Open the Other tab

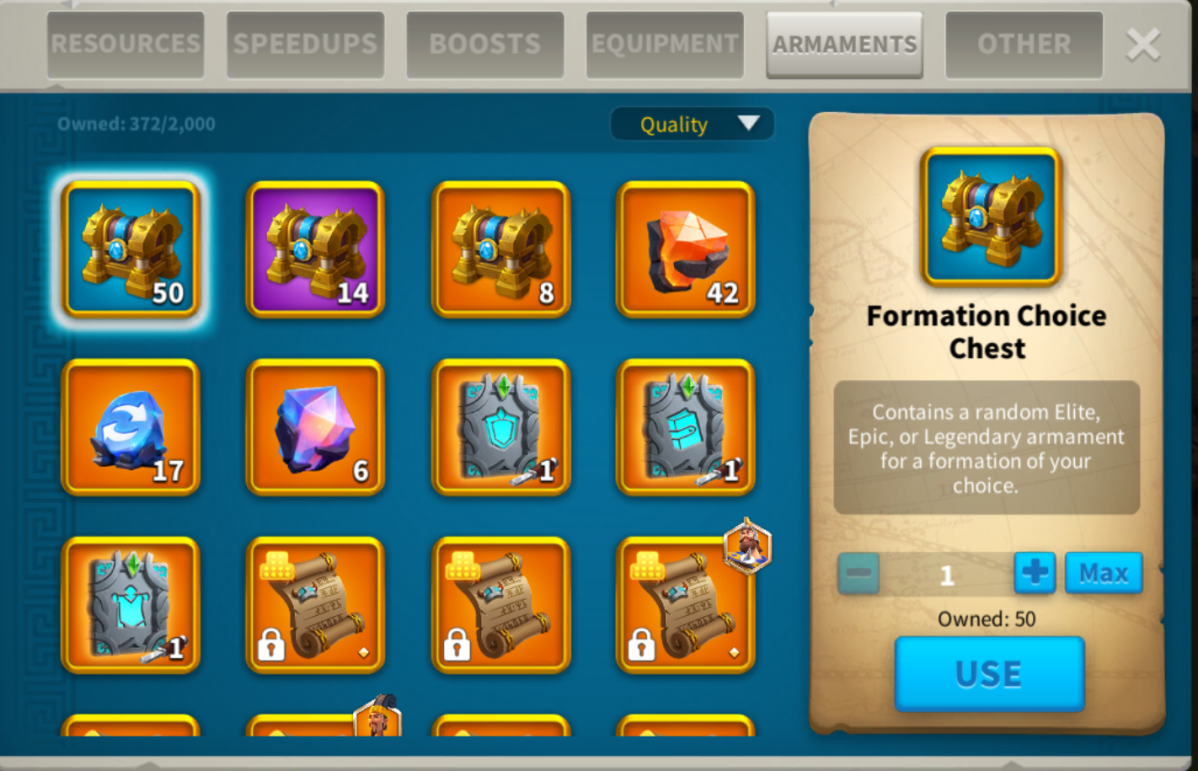(1024, 45)
